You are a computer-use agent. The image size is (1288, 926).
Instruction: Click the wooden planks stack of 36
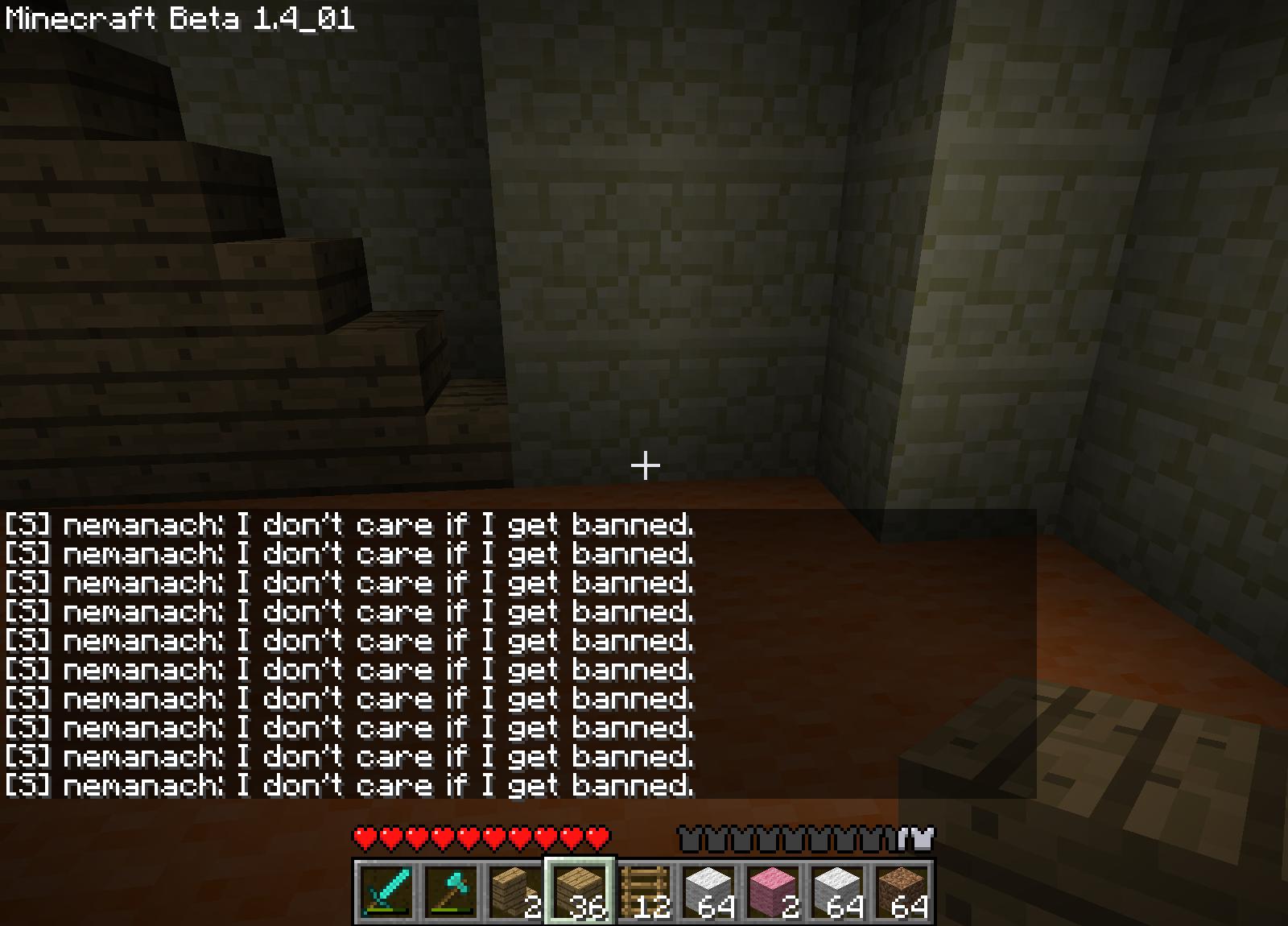[x=580, y=891]
